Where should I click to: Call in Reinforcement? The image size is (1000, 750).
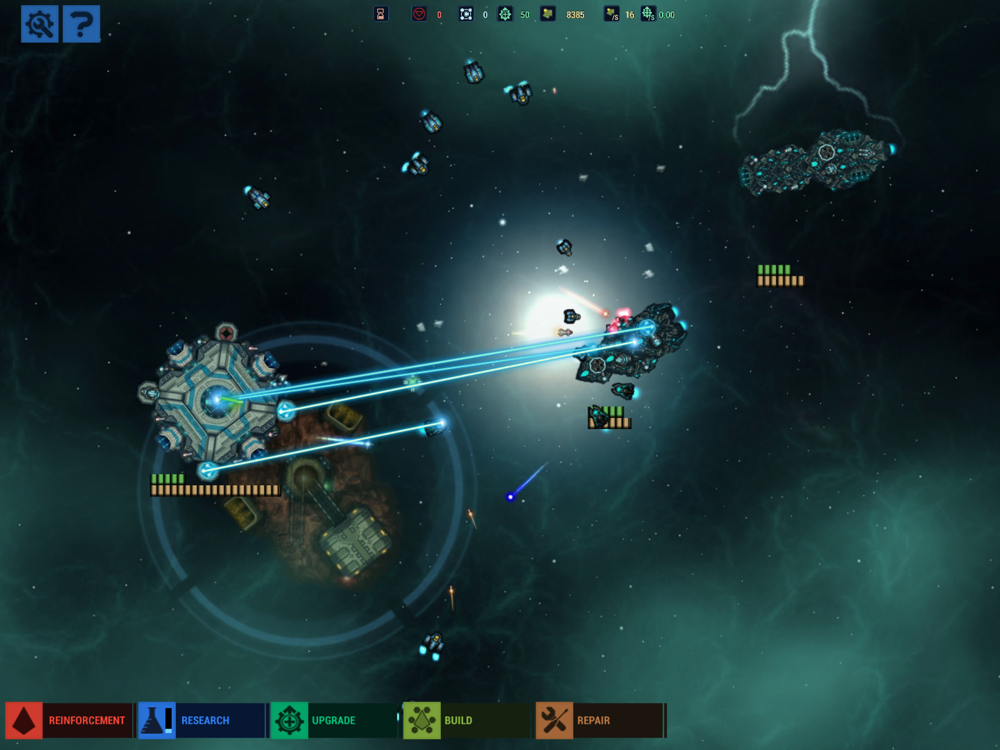[x=68, y=720]
